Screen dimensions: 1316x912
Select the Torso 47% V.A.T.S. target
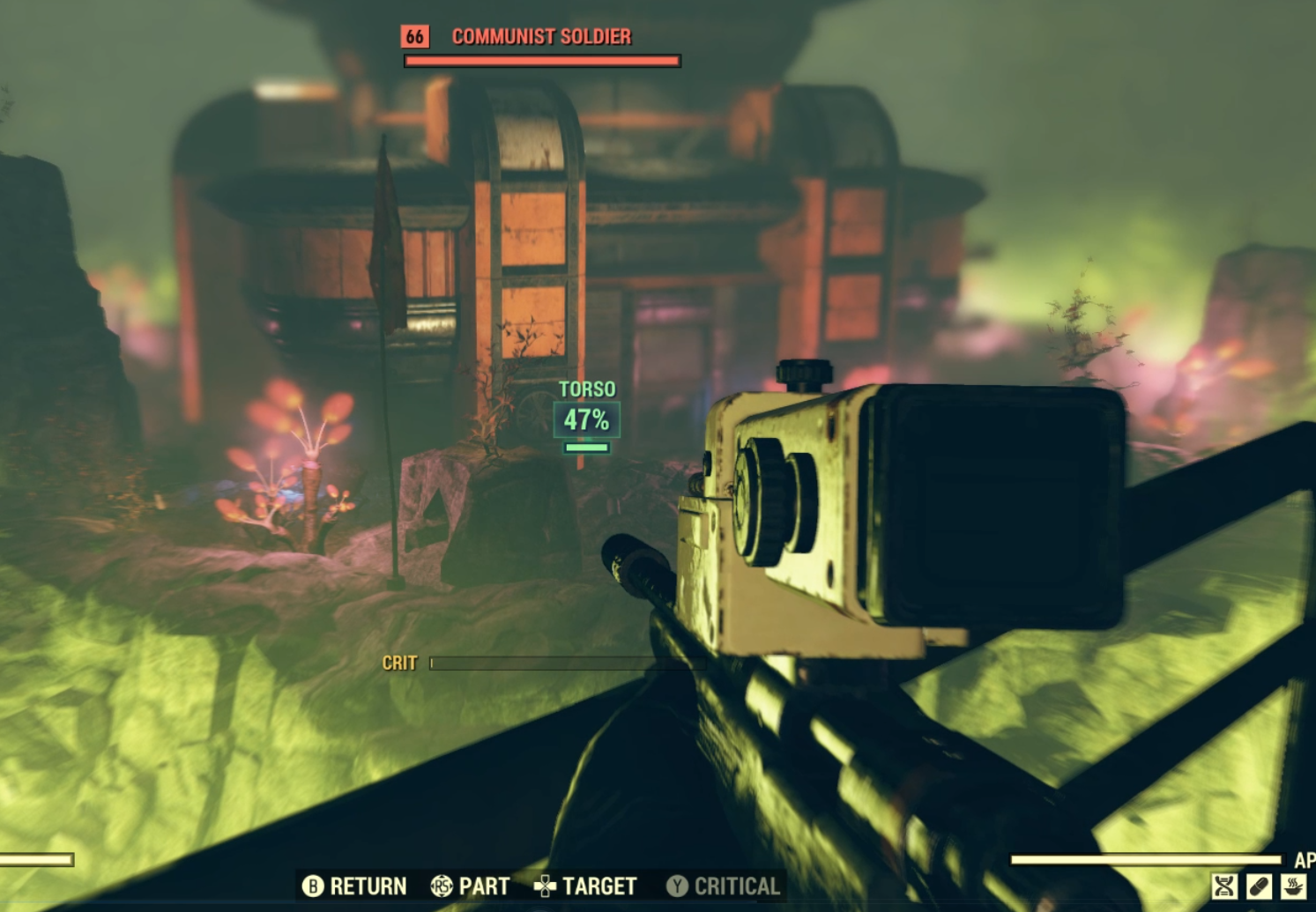pos(587,419)
